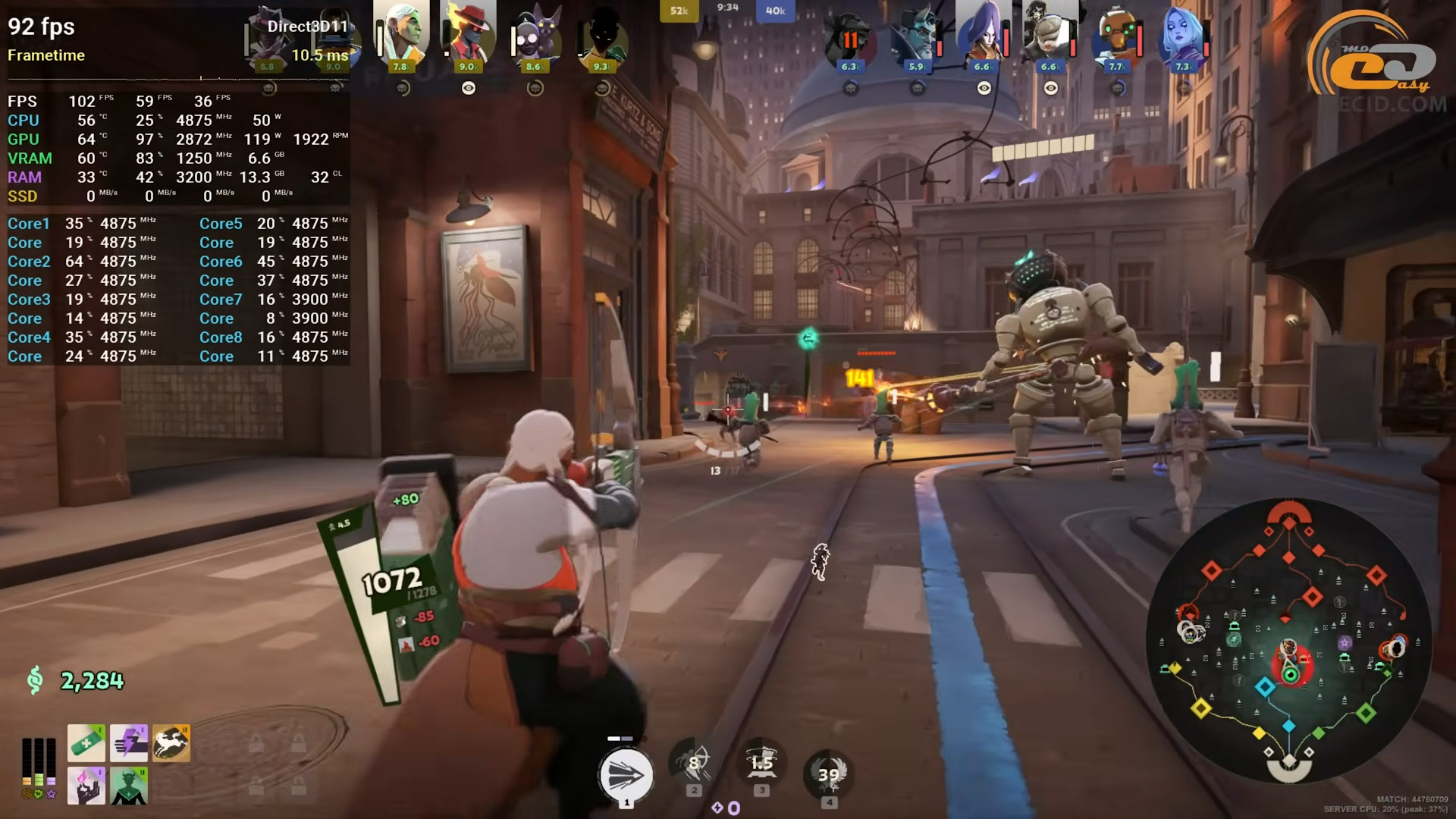The image size is (1456, 819).
Task: Choose the purple lightning hand item
Action: click(x=129, y=742)
